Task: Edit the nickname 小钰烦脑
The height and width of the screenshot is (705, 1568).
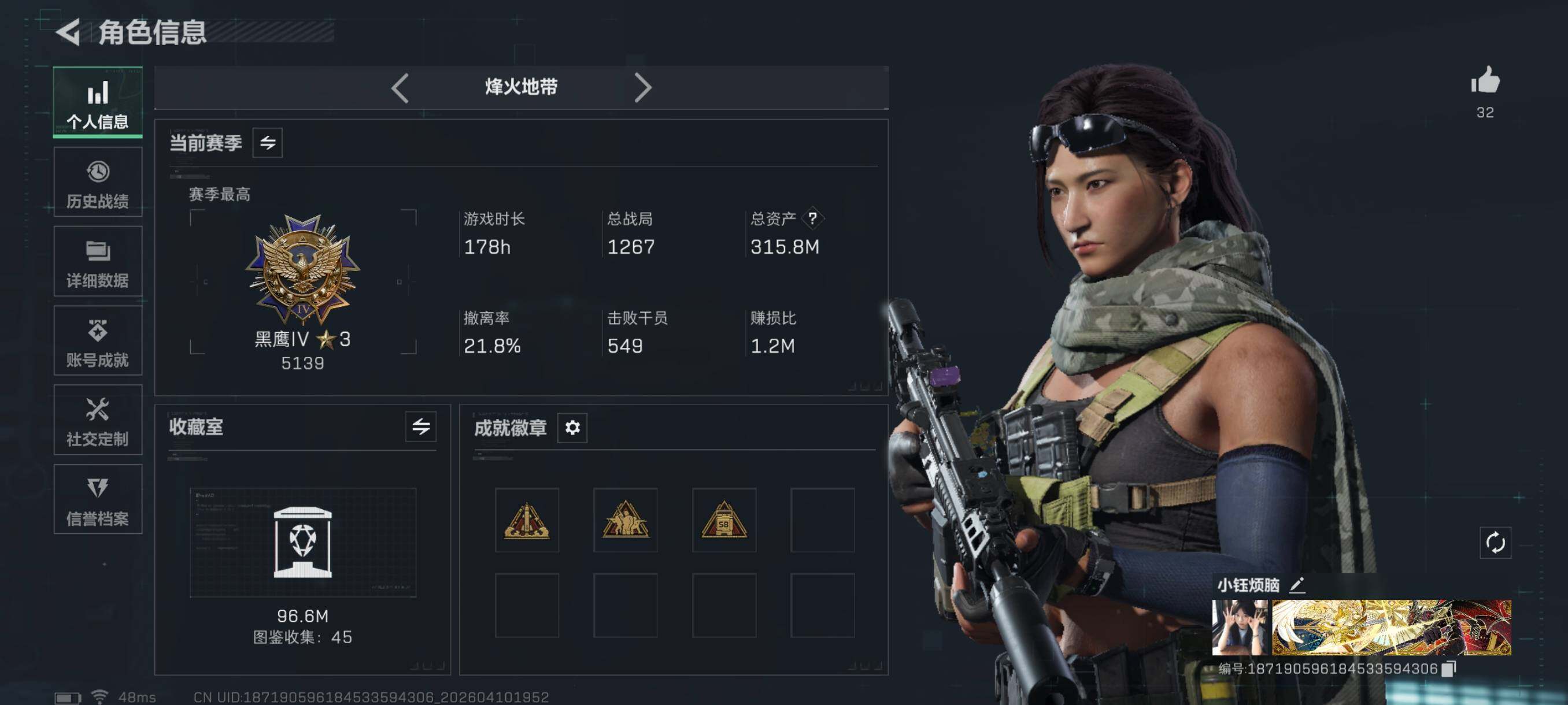Action: [1297, 585]
